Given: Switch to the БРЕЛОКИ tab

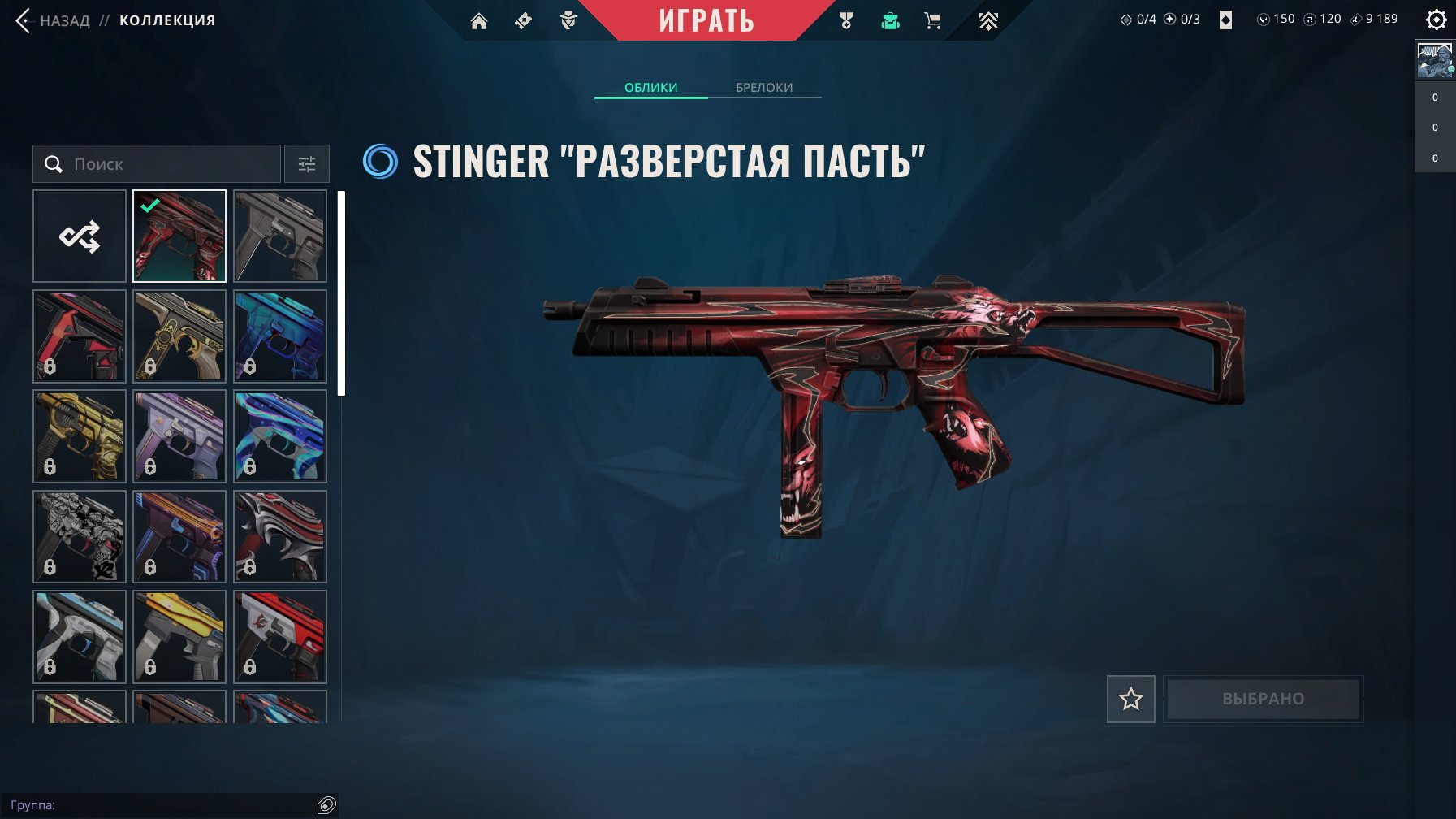Looking at the screenshot, I should pos(763,87).
